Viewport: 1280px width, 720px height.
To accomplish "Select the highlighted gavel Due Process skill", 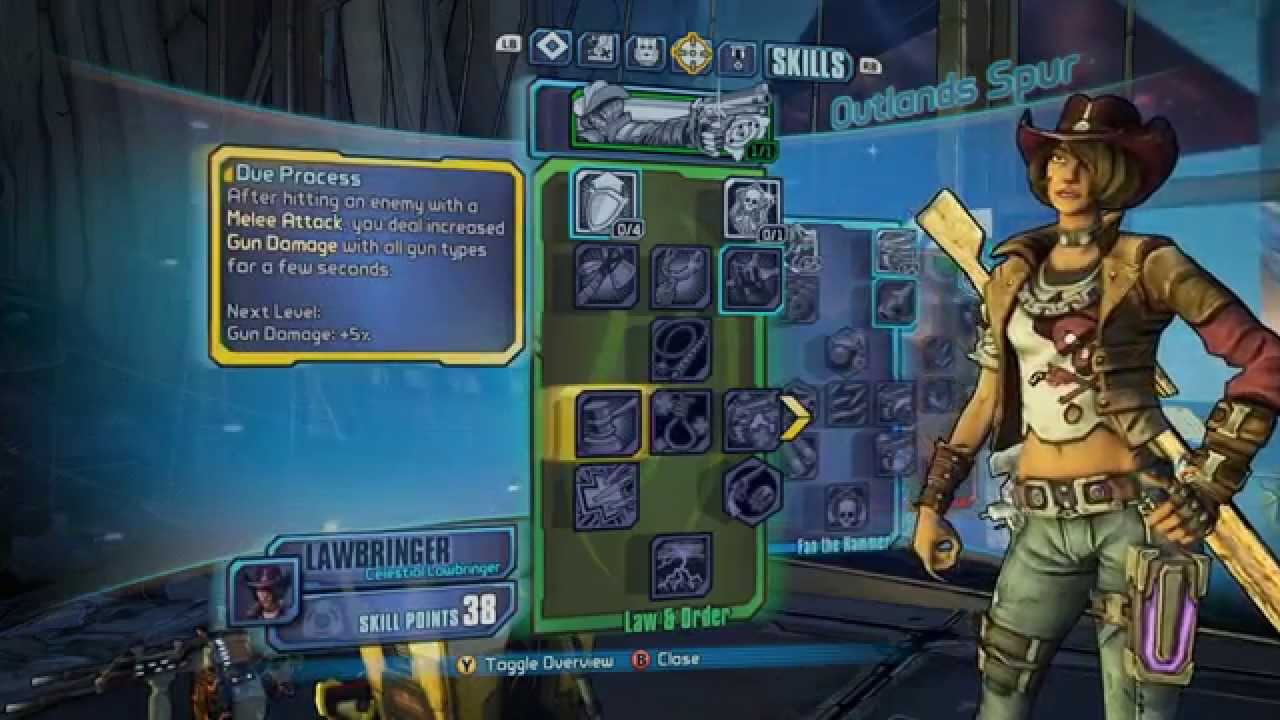I will pyautogui.click(x=608, y=422).
